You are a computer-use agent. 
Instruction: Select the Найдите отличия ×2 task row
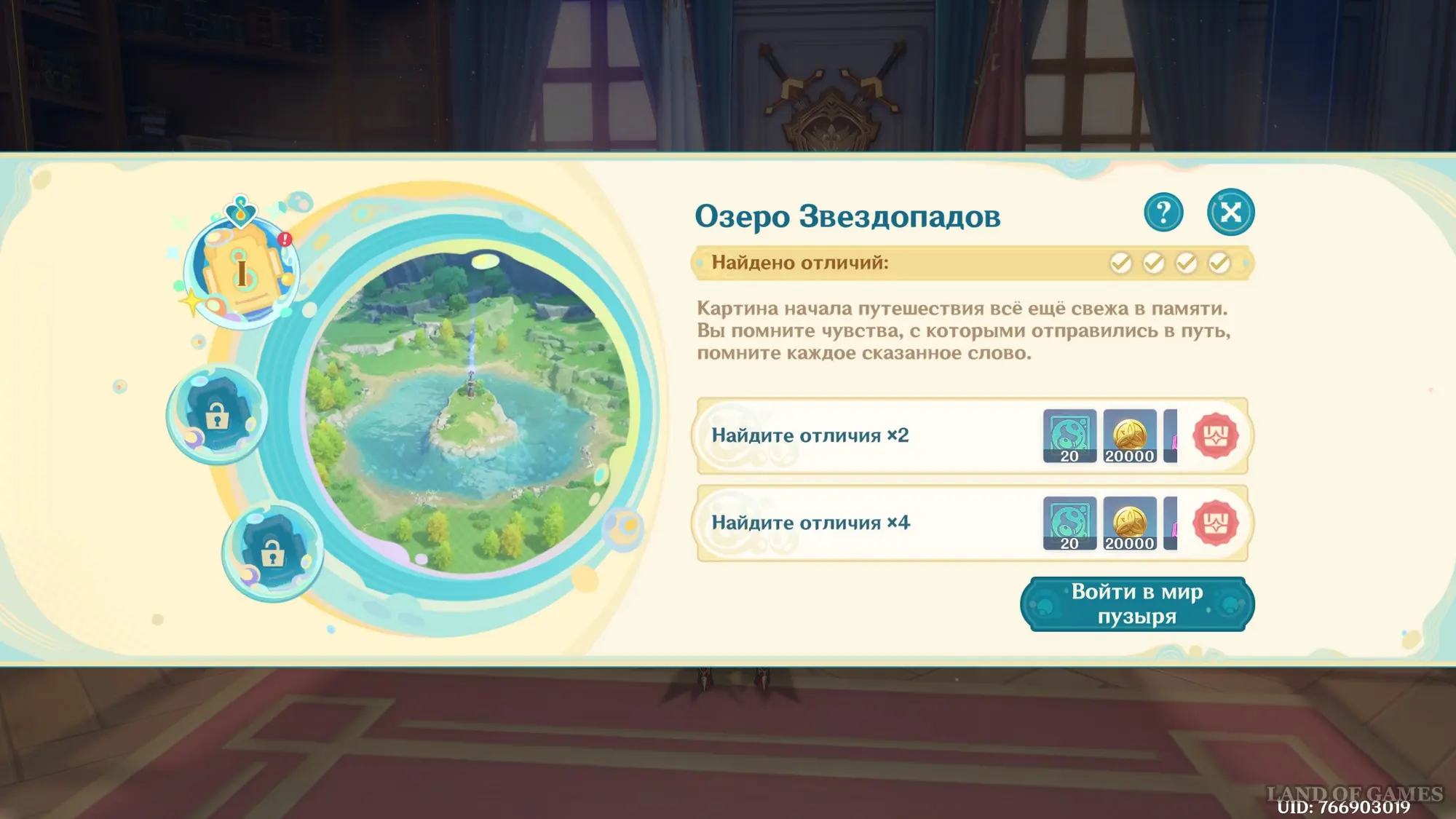click(859, 436)
